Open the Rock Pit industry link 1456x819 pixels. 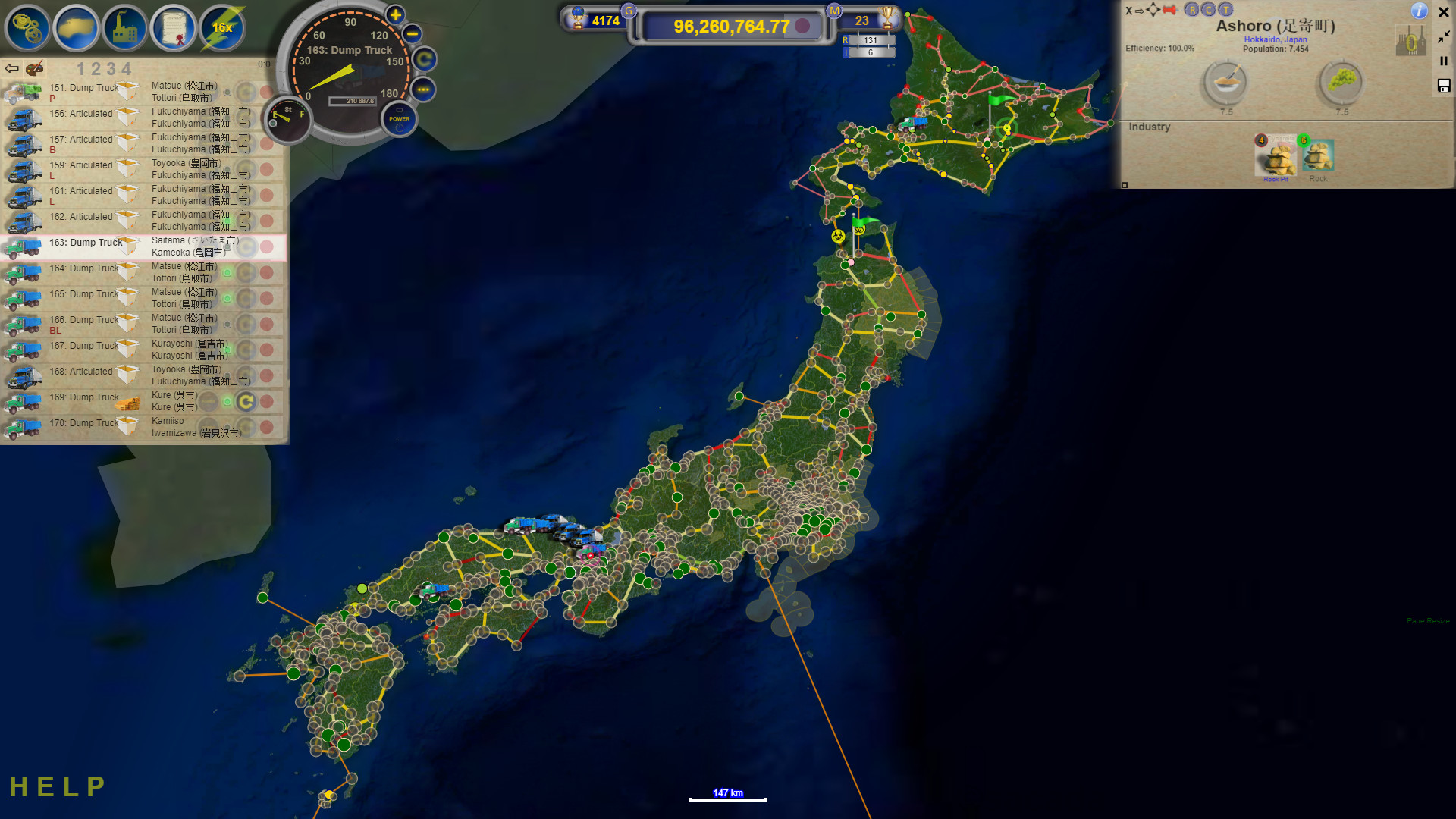click(x=1276, y=180)
